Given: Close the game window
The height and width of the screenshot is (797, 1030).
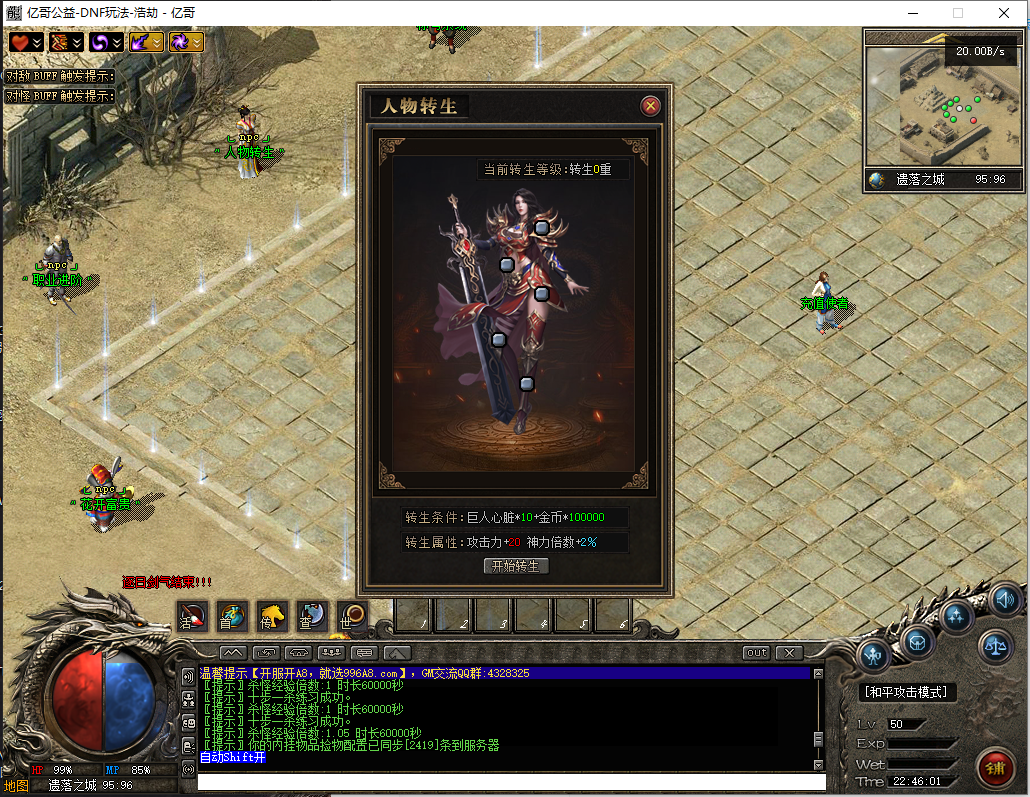Looking at the screenshot, I should coord(1003,13).
